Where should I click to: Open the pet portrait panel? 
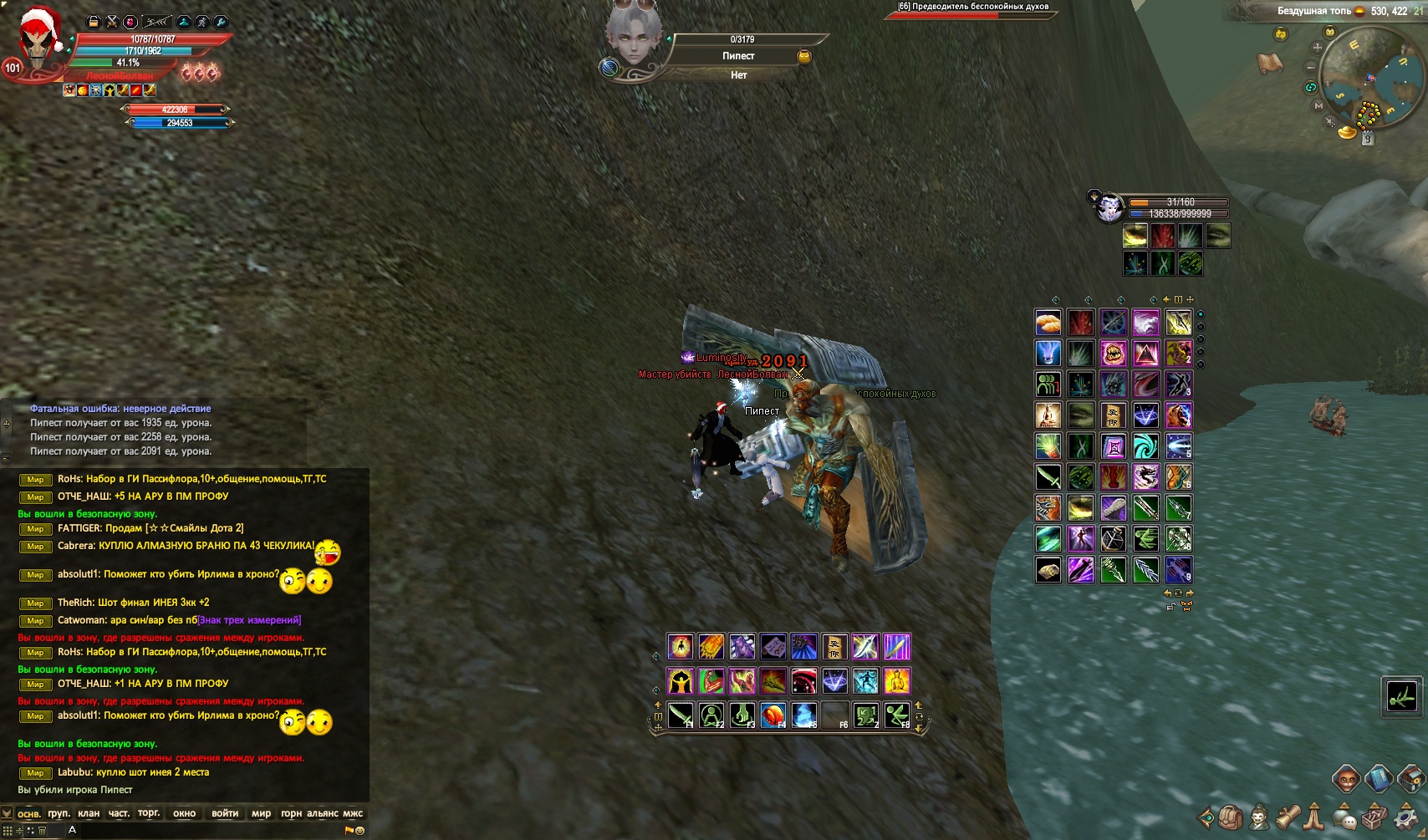1109,206
